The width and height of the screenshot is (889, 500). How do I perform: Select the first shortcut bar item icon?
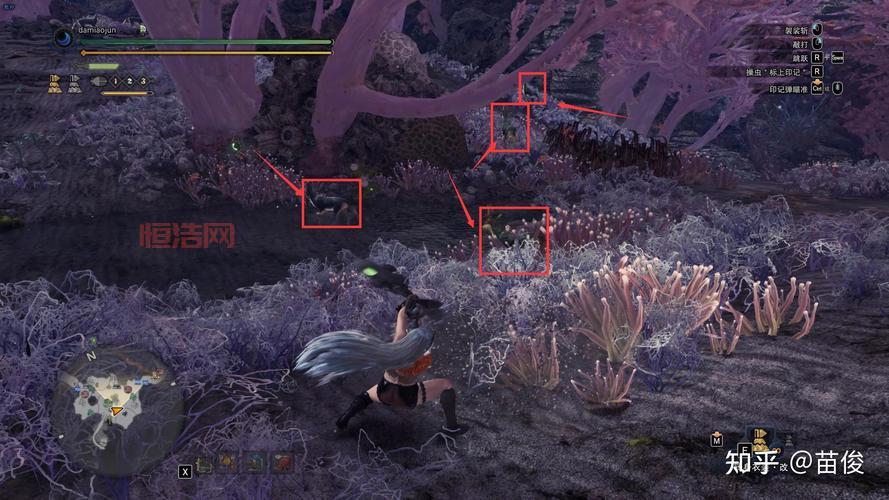click(205, 463)
